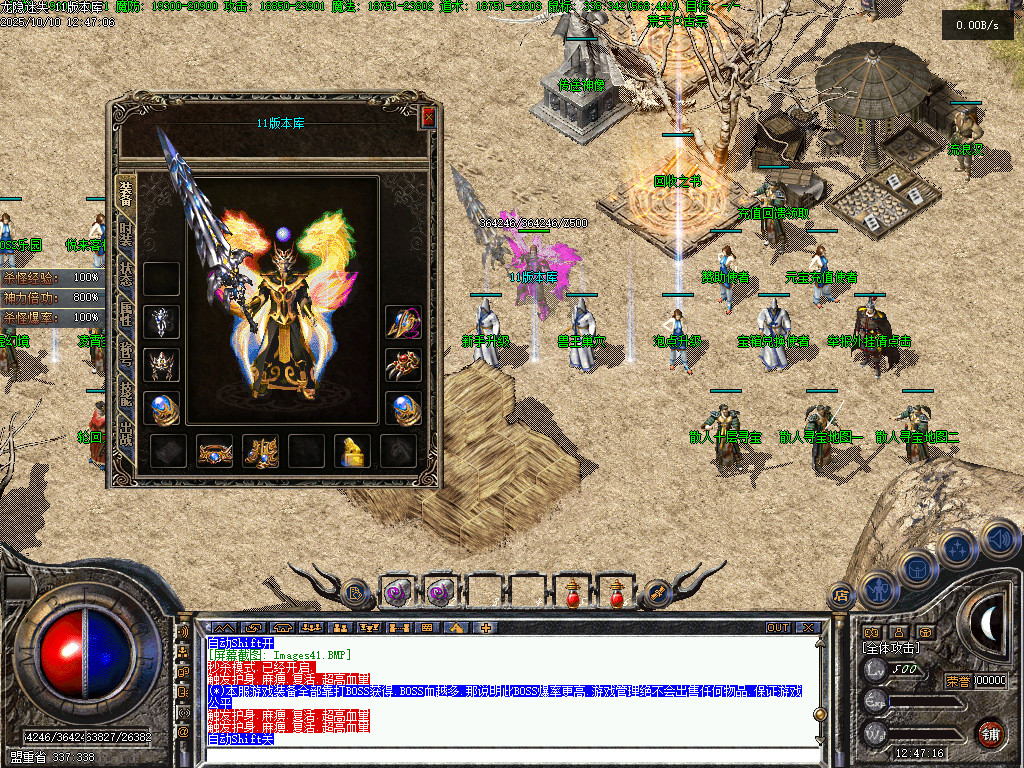This screenshot has height=768, width=1024.
Task: Select the red-gem claw bracelet slot
Action: point(402,365)
